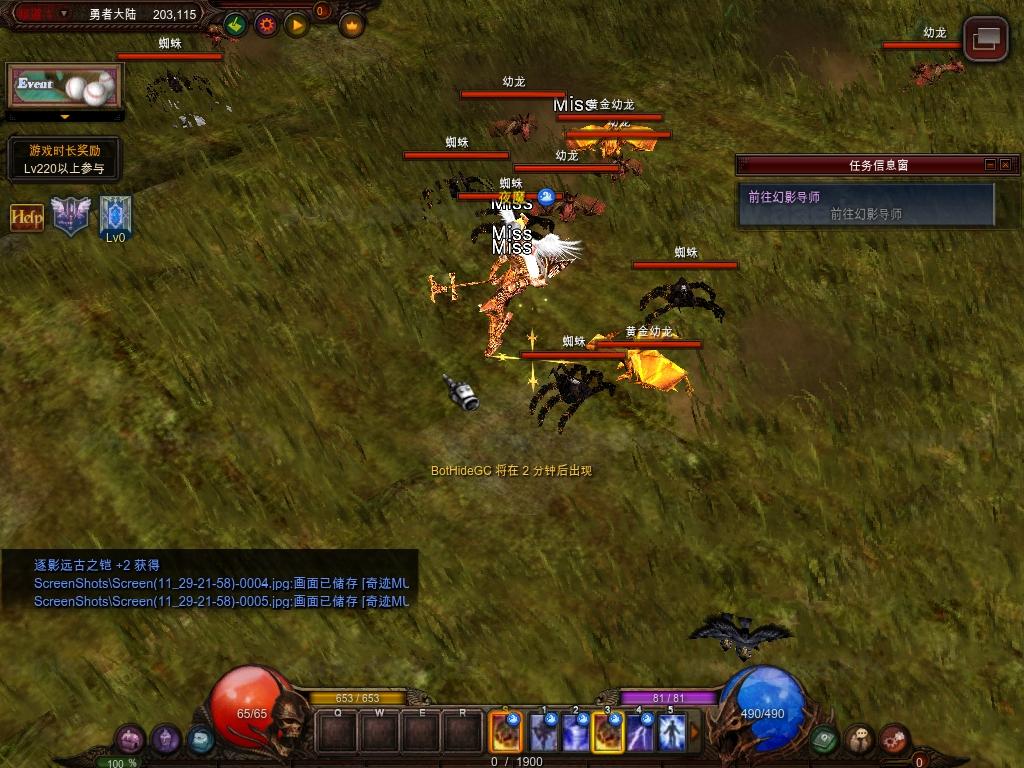Open the server dropdown arrow beside 勇者大陆
This screenshot has width=1024, height=768.
[x=64, y=14]
